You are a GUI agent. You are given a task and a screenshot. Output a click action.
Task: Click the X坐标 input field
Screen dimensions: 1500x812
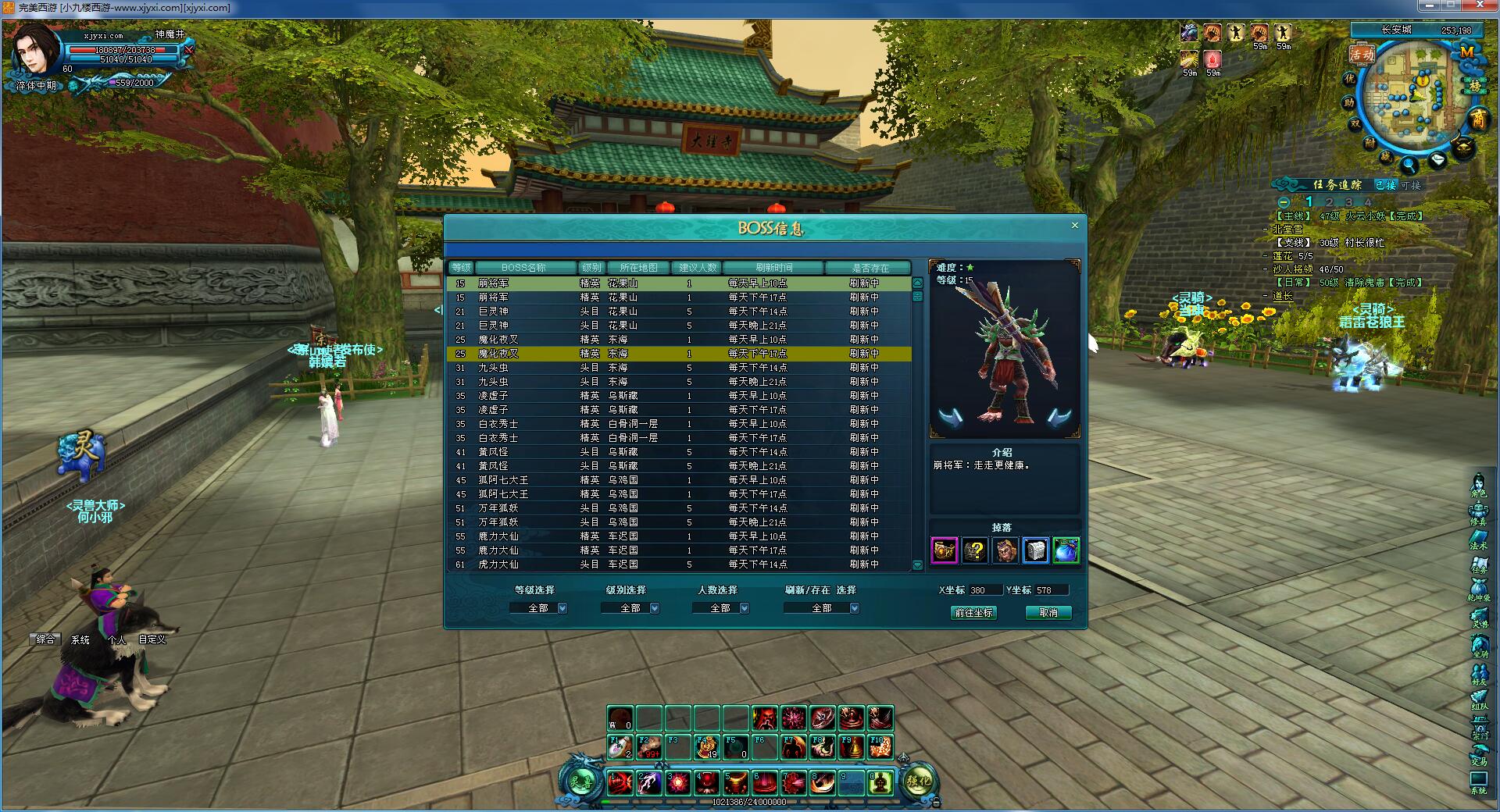pyautogui.click(x=984, y=590)
